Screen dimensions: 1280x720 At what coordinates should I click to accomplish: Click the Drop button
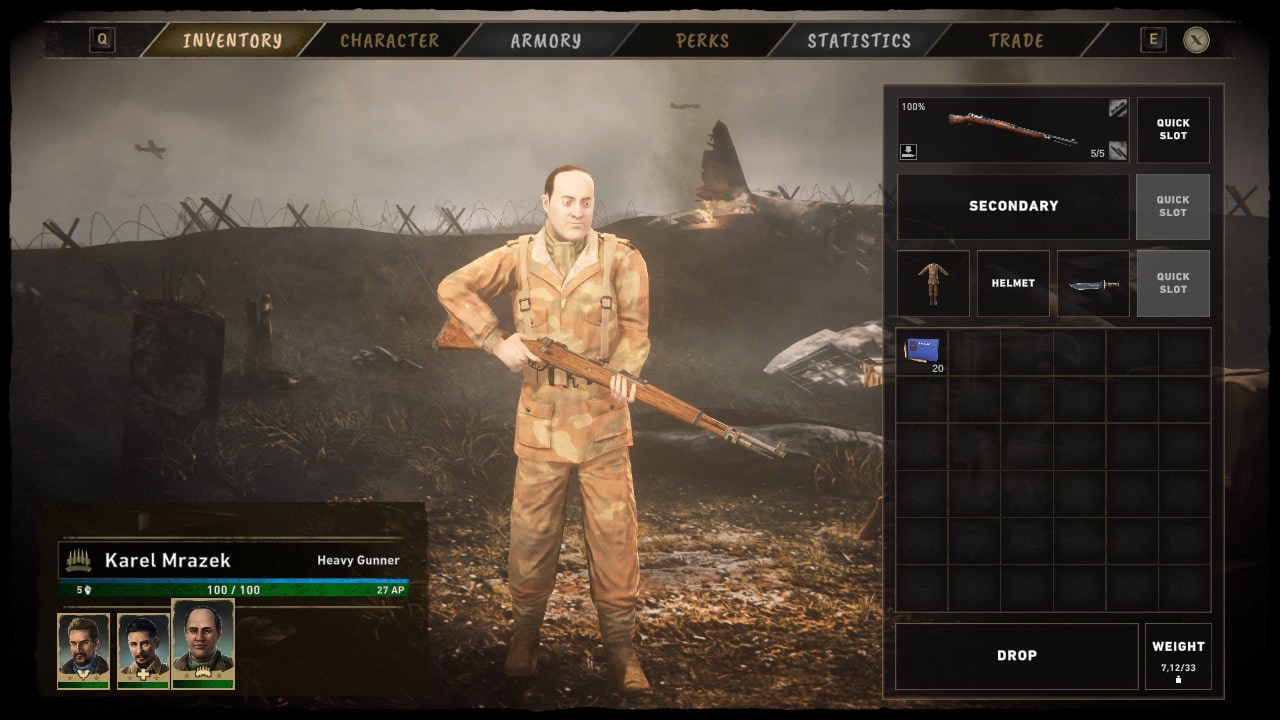pyautogui.click(x=1016, y=656)
